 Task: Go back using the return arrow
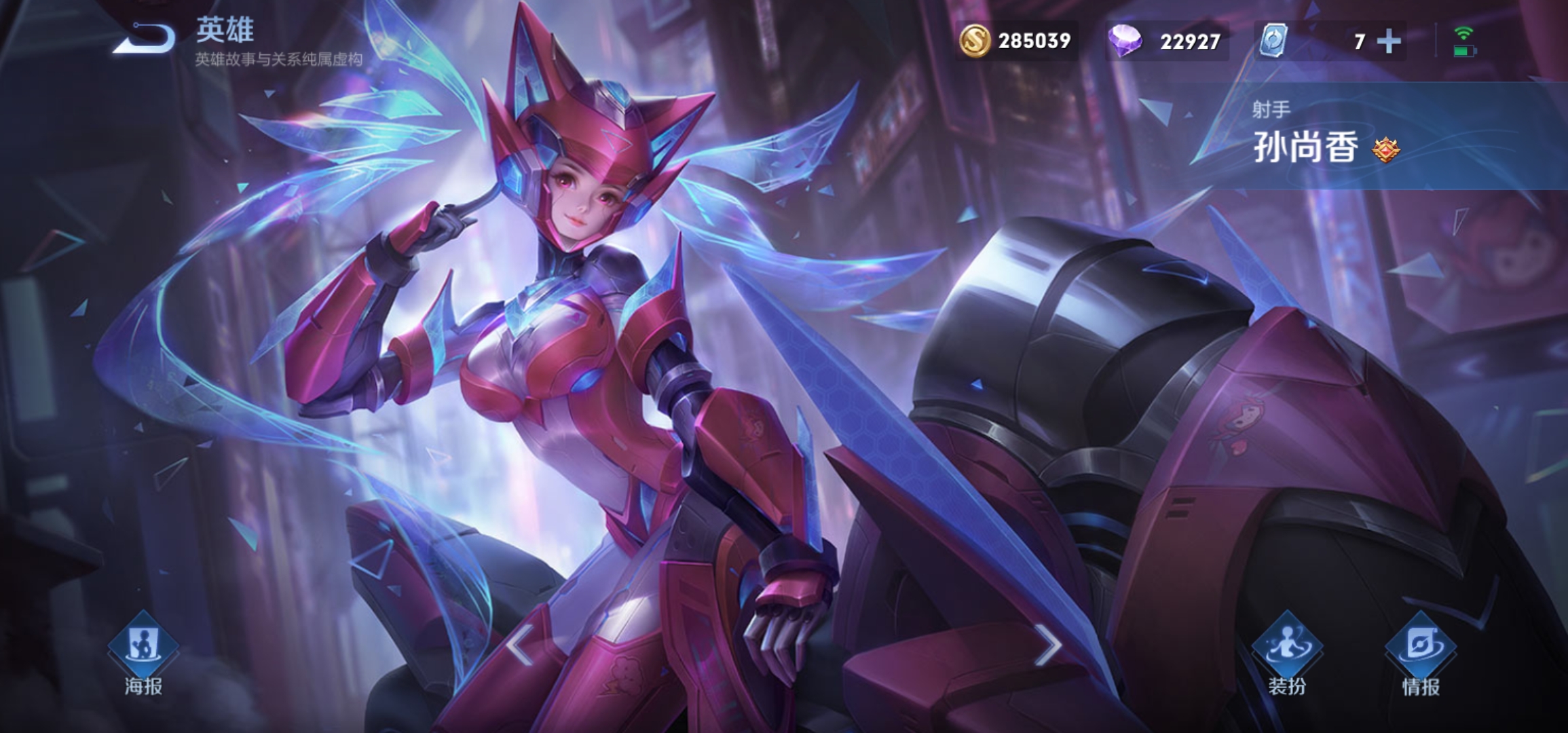(x=145, y=38)
